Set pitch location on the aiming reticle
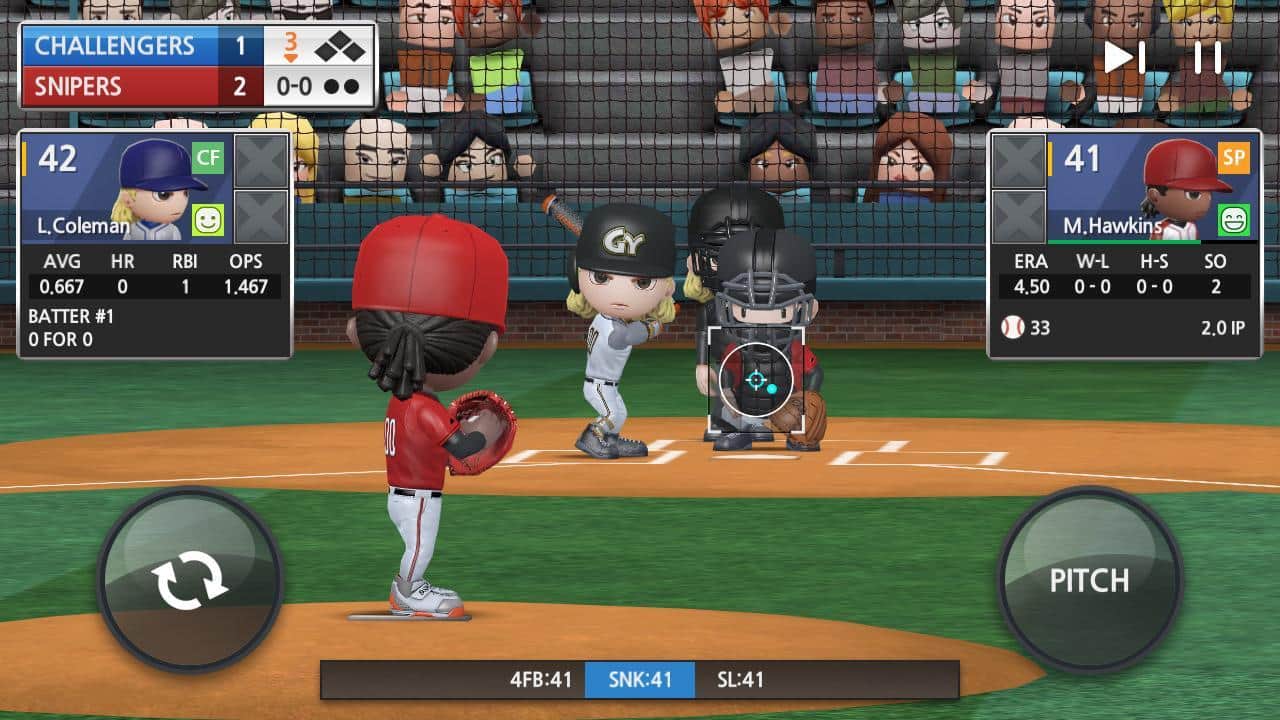The height and width of the screenshot is (720, 1280). pyautogui.click(x=756, y=380)
